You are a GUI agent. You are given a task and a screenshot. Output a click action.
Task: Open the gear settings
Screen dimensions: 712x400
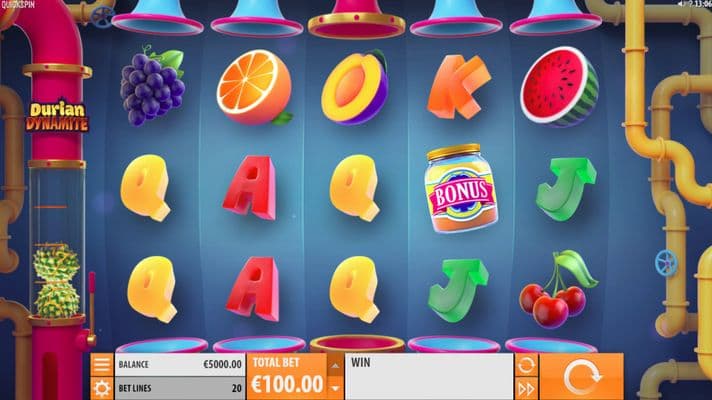pyautogui.click(x=102, y=387)
